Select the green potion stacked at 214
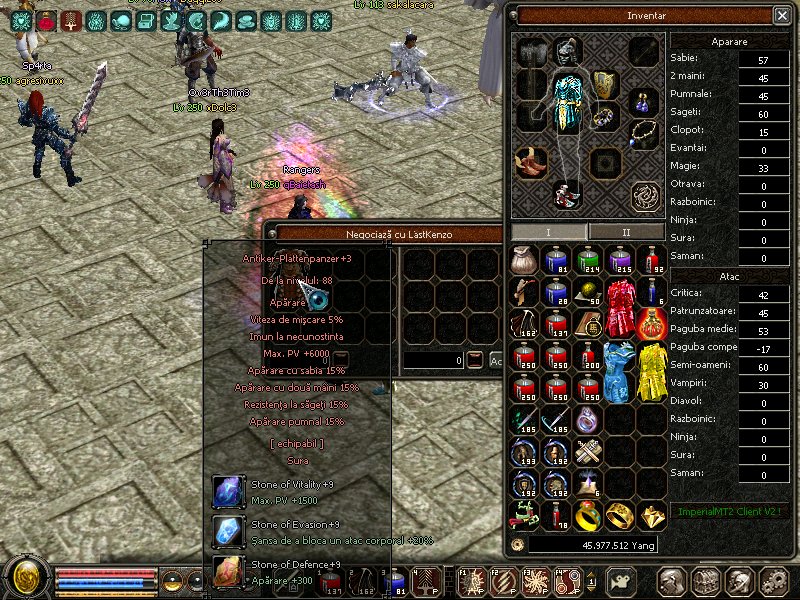 [x=588, y=261]
